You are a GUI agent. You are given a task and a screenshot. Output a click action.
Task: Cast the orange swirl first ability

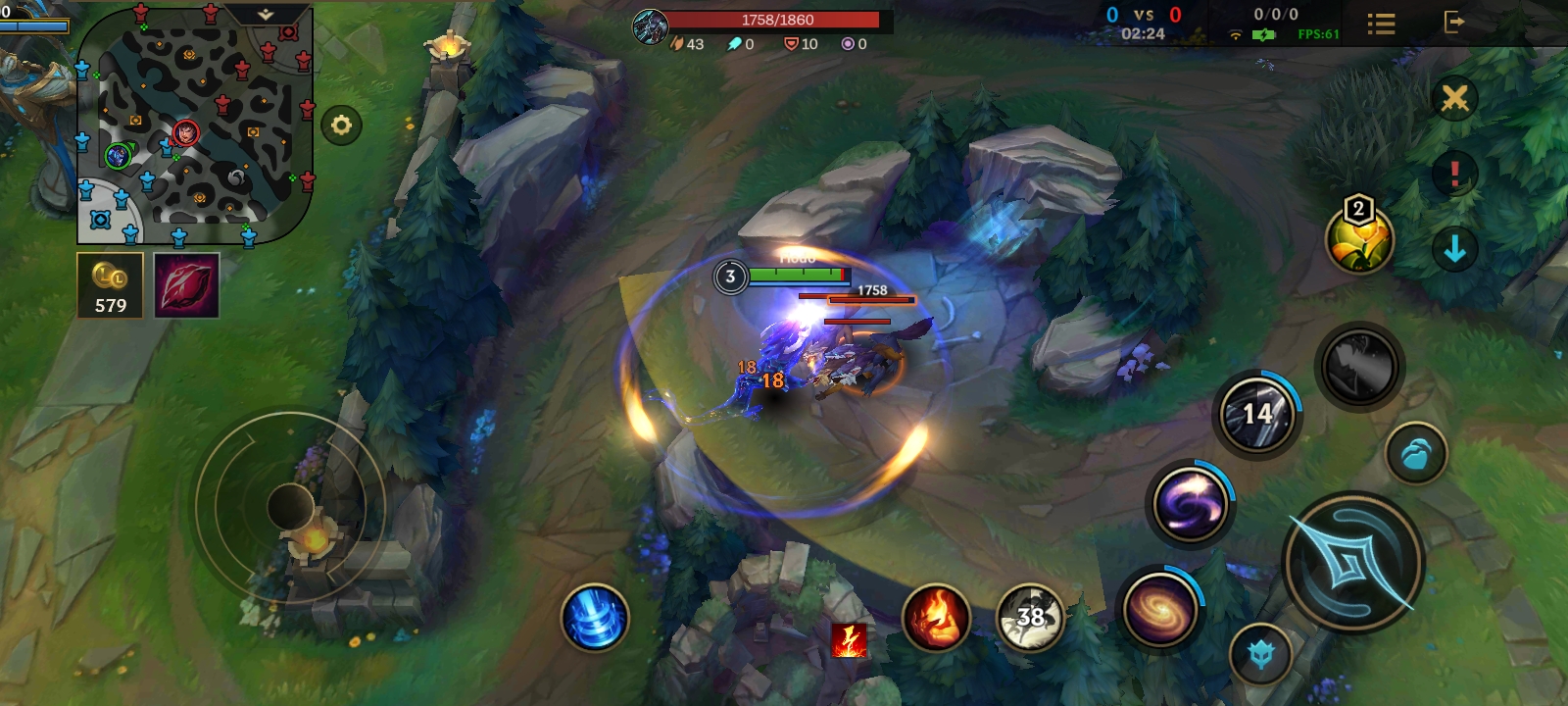pyautogui.click(x=1160, y=608)
